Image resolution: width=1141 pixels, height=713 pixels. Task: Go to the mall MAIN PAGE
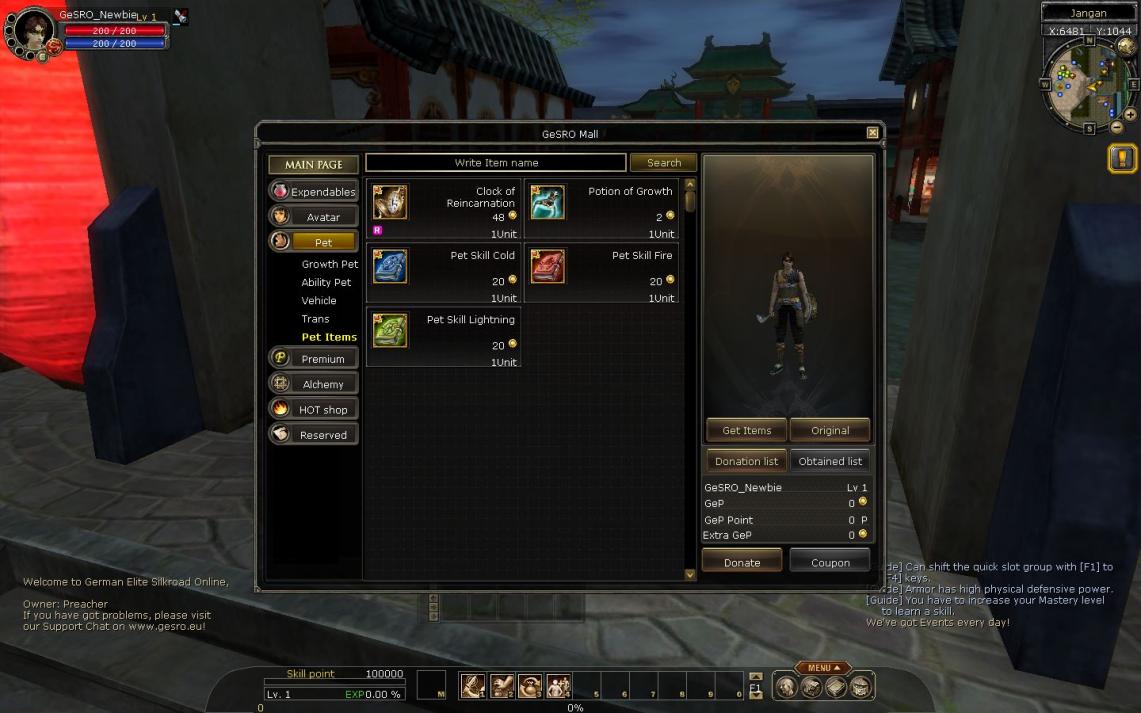[x=313, y=164]
